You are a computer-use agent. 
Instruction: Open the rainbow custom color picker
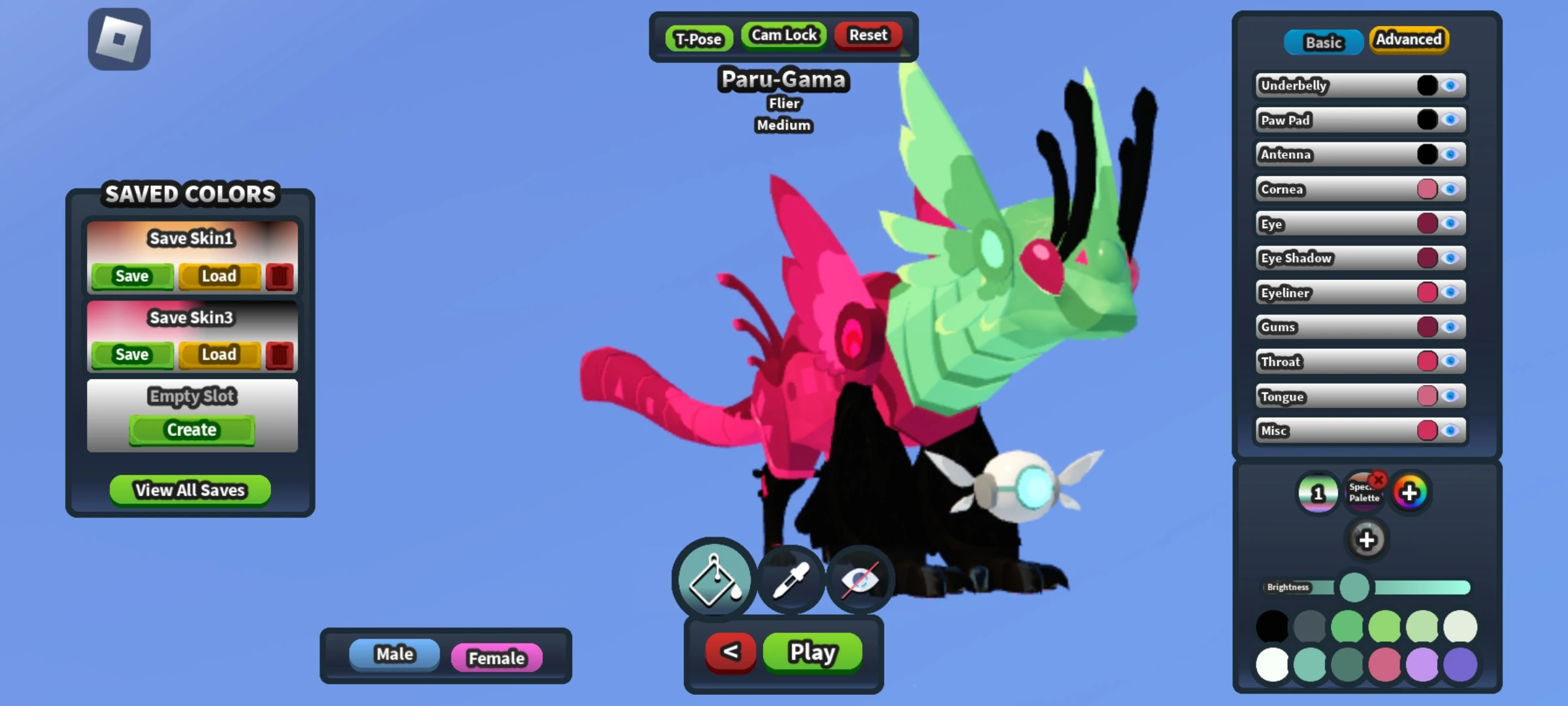(x=1409, y=493)
